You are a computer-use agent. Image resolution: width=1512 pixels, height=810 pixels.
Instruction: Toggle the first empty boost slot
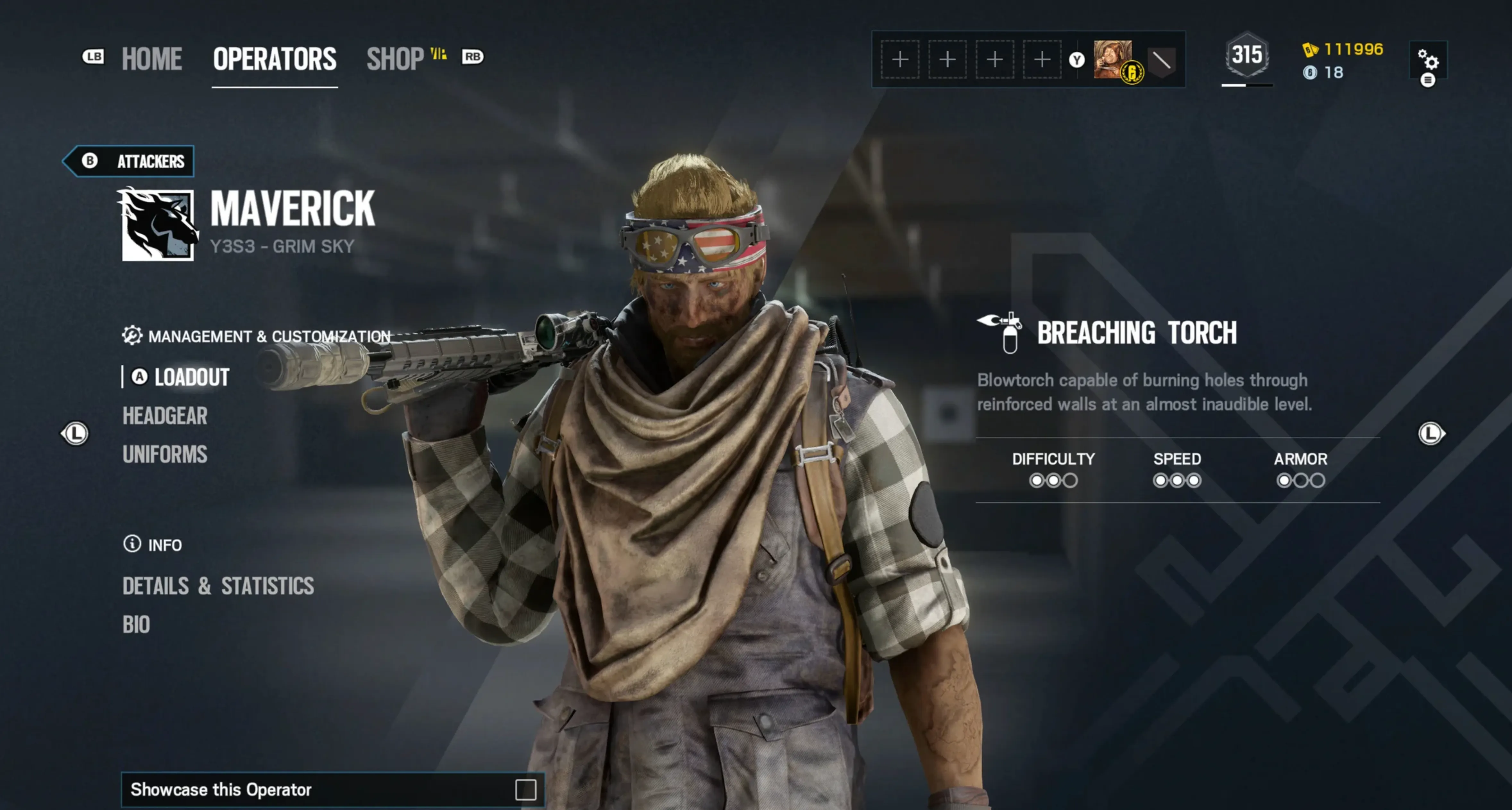(x=900, y=60)
